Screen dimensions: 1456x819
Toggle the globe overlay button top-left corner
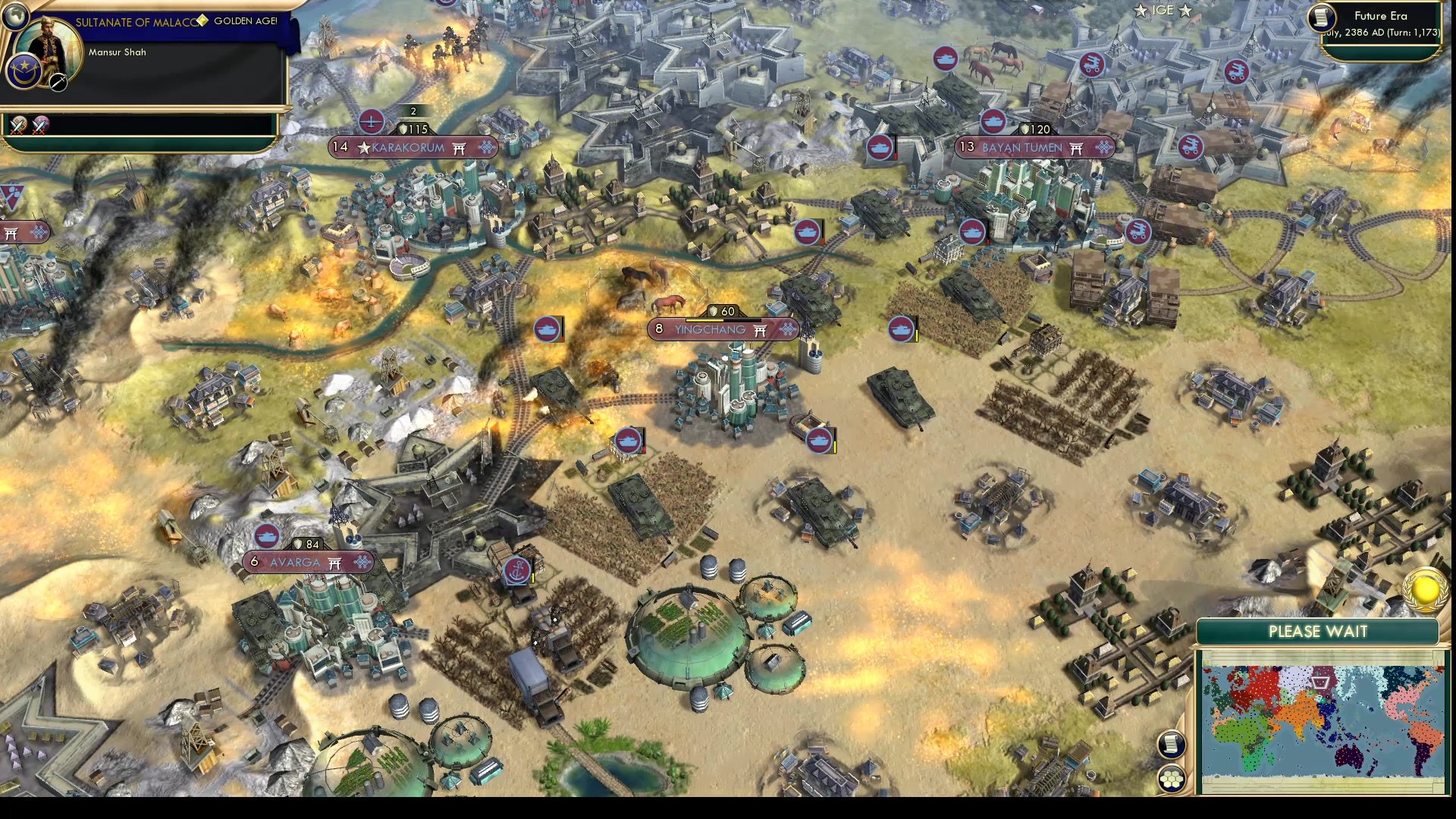coord(16,17)
